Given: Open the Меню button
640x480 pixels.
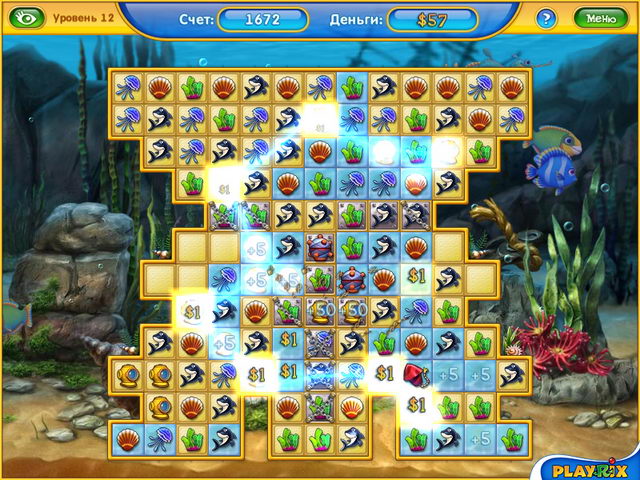Looking at the screenshot, I should point(601,18).
